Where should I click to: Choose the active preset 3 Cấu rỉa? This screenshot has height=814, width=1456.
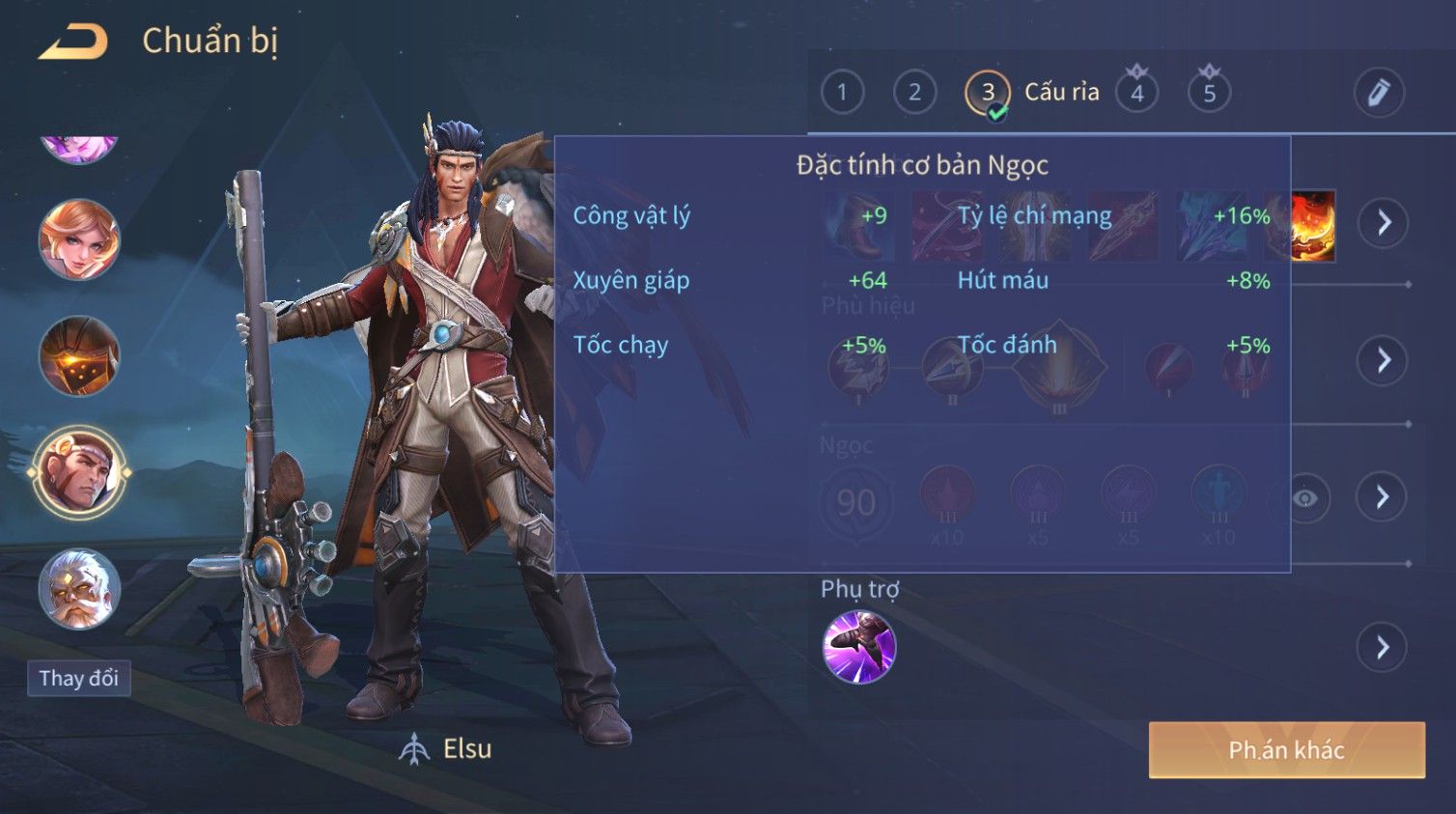pos(988,93)
